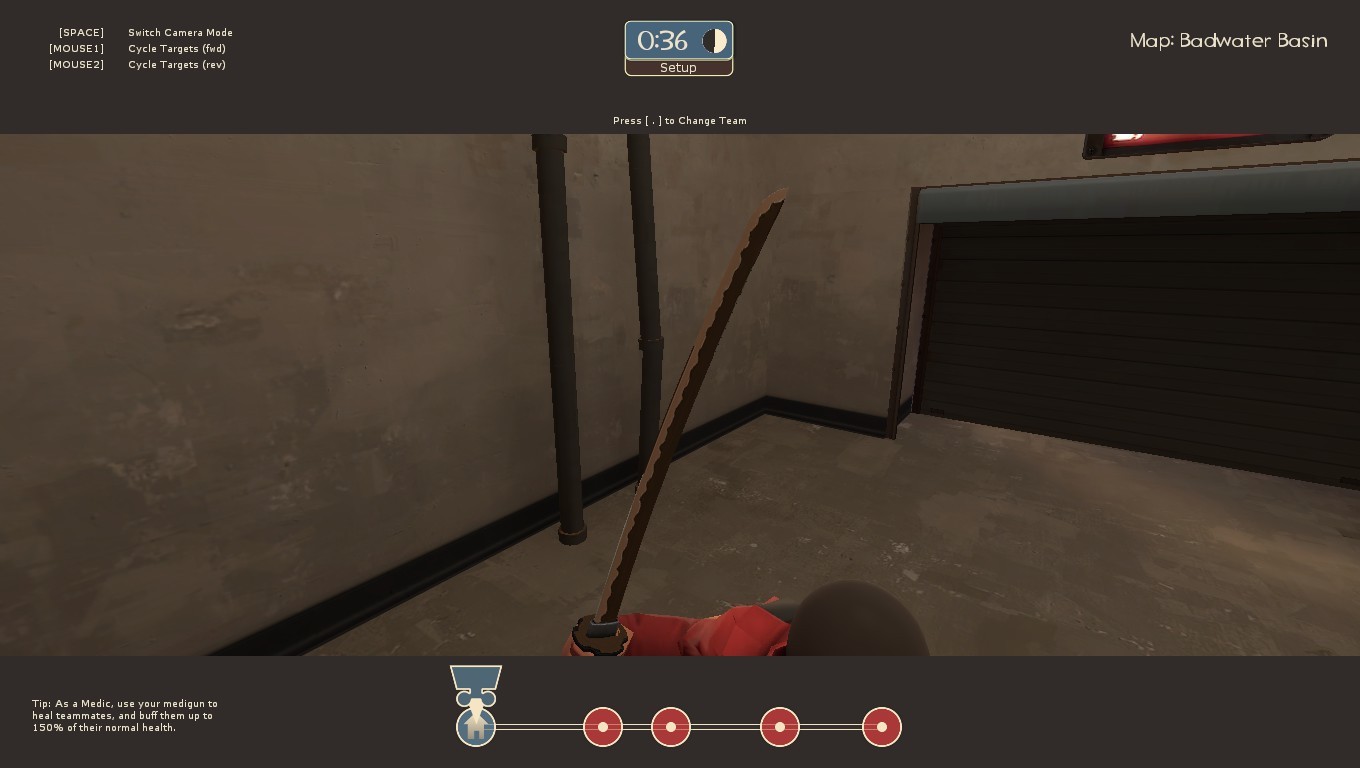The height and width of the screenshot is (768, 1360).
Task: Toggle the Switch Camera Mode binding
Action: click(180, 32)
